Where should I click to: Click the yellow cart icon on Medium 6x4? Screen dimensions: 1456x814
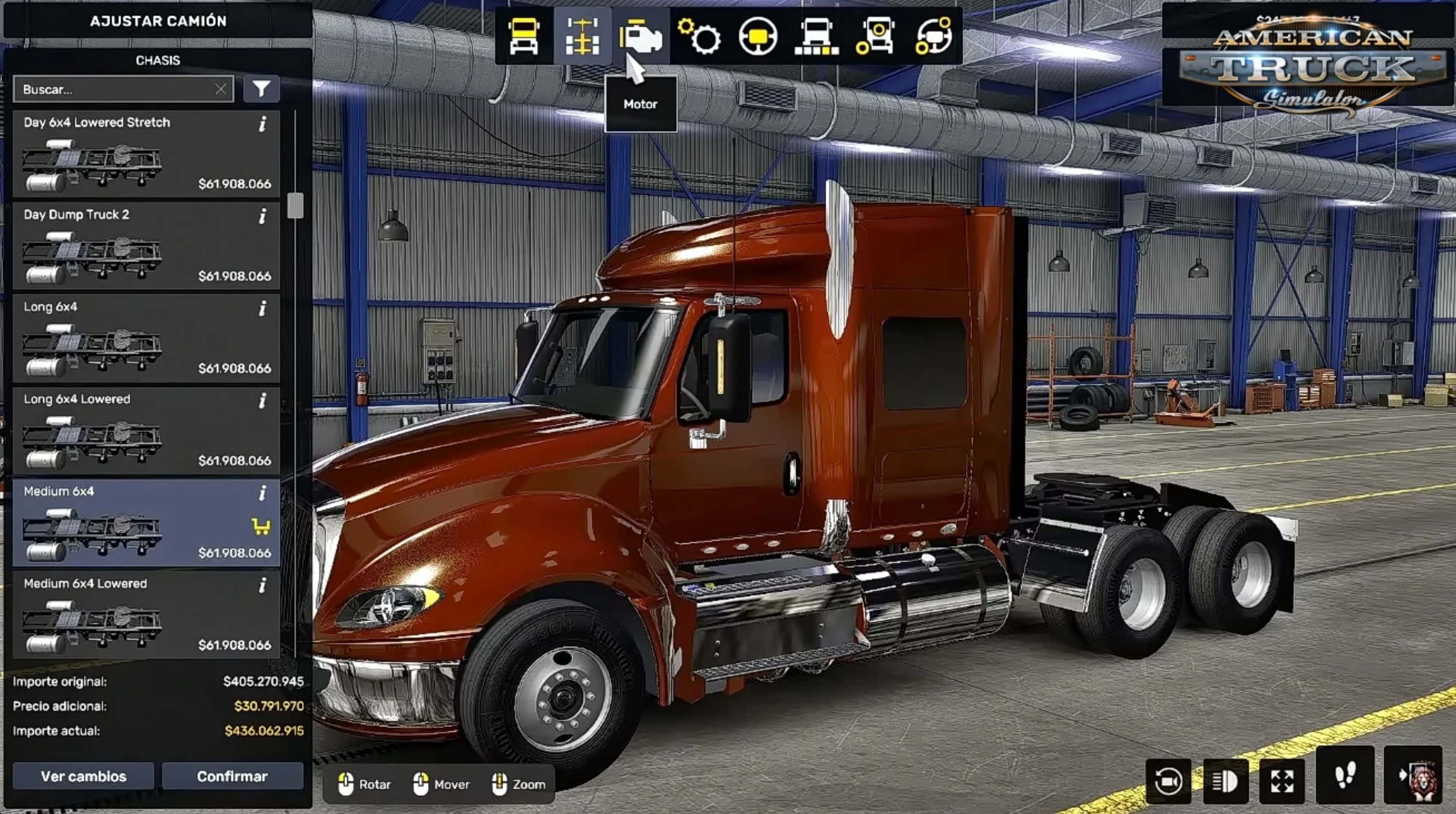point(261,527)
